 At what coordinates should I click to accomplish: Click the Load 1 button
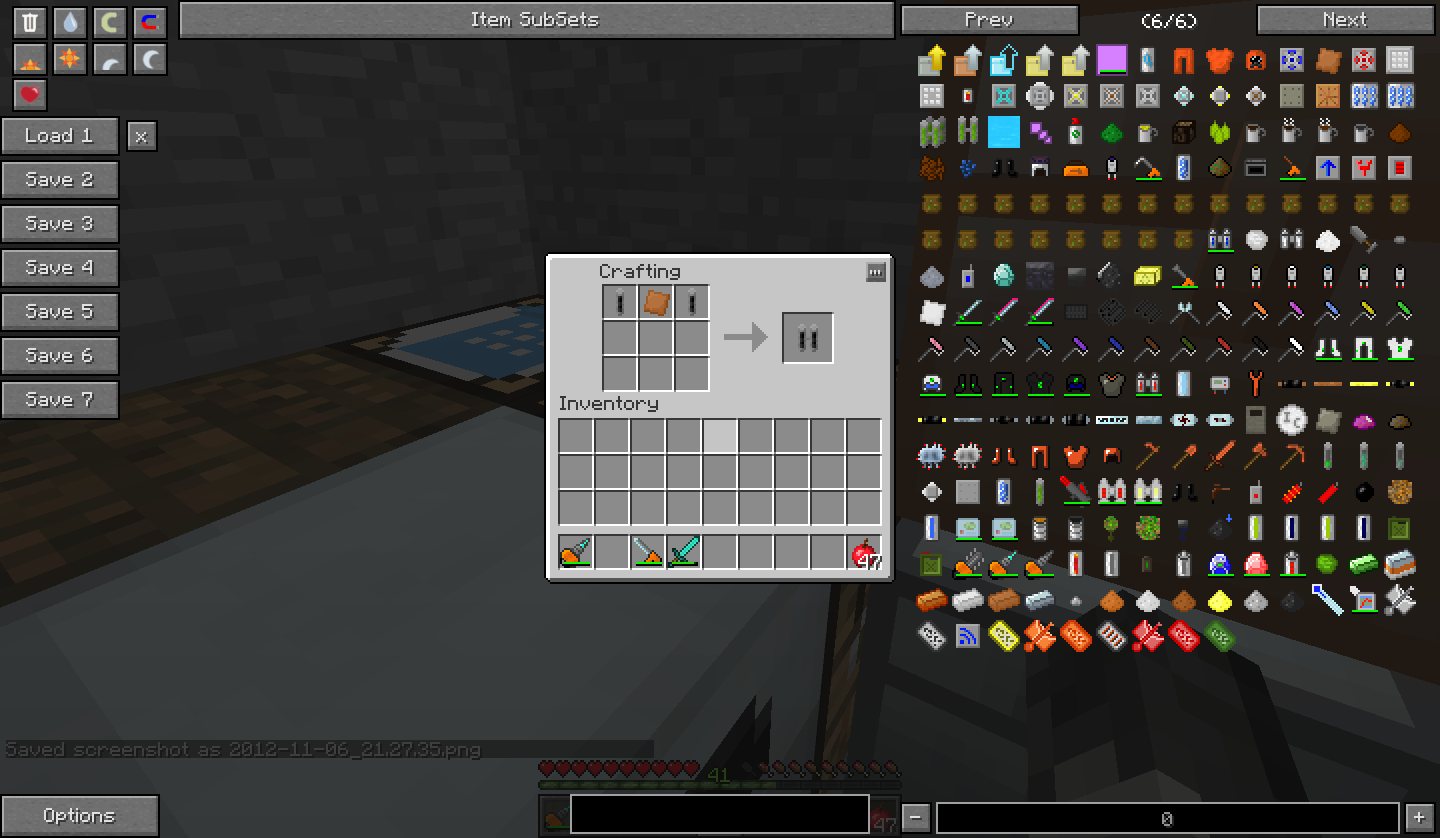tap(60, 136)
